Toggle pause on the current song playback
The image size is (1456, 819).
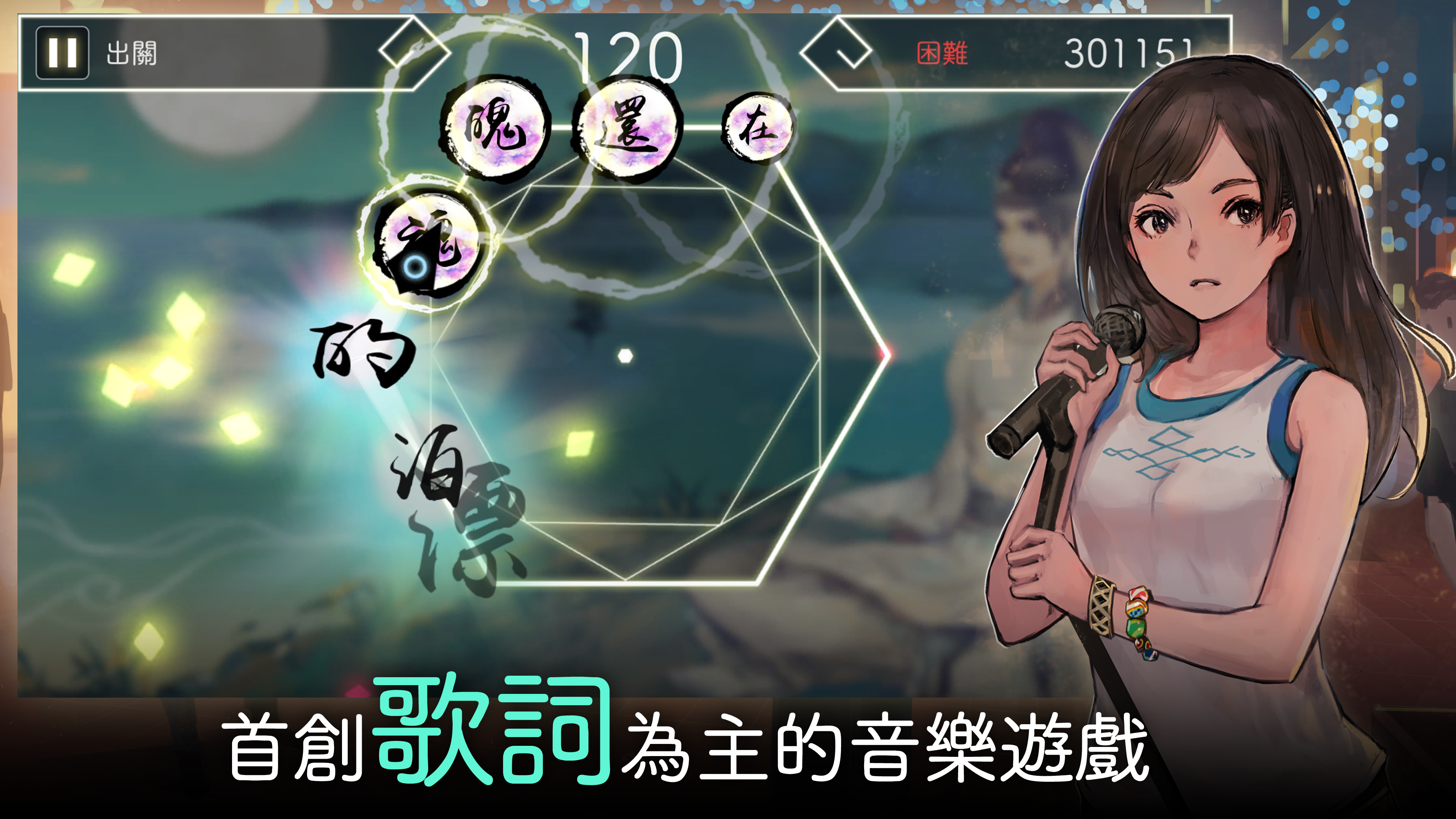[63, 52]
